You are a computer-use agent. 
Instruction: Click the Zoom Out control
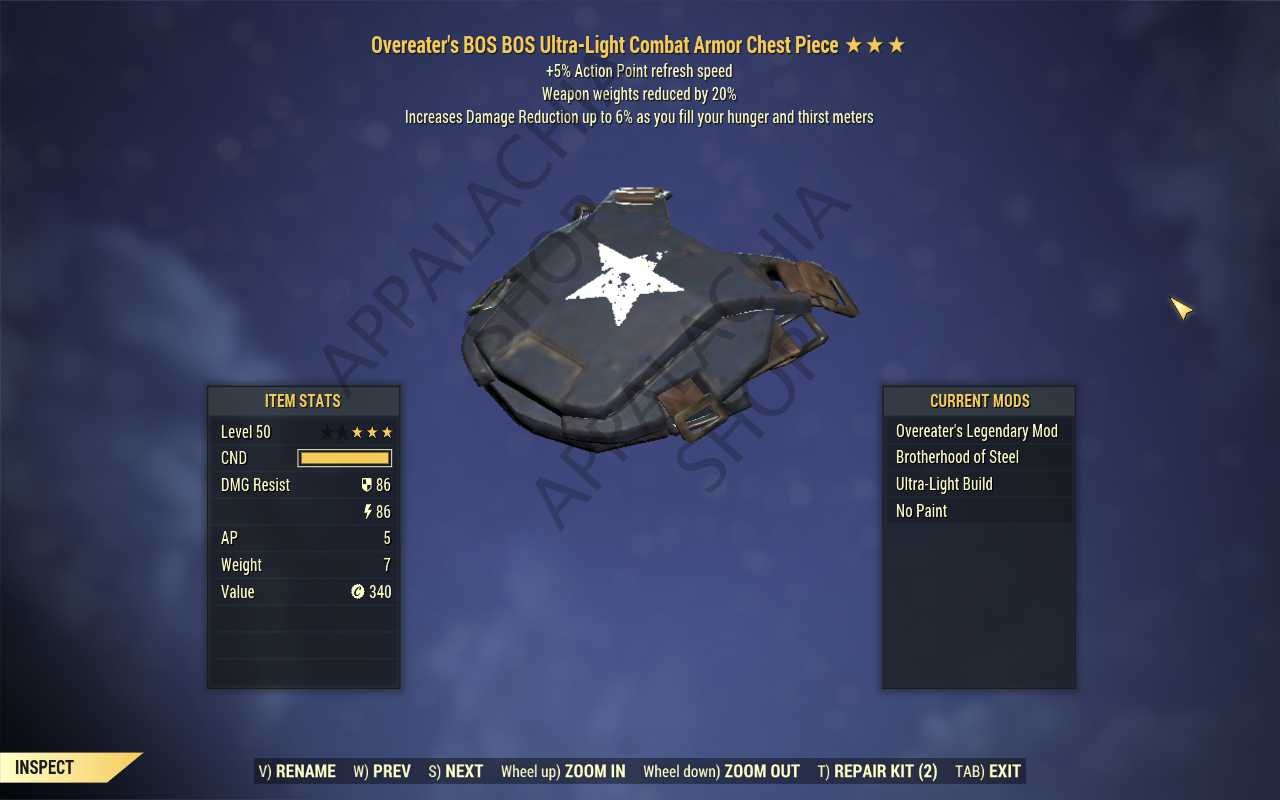coord(721,771)
